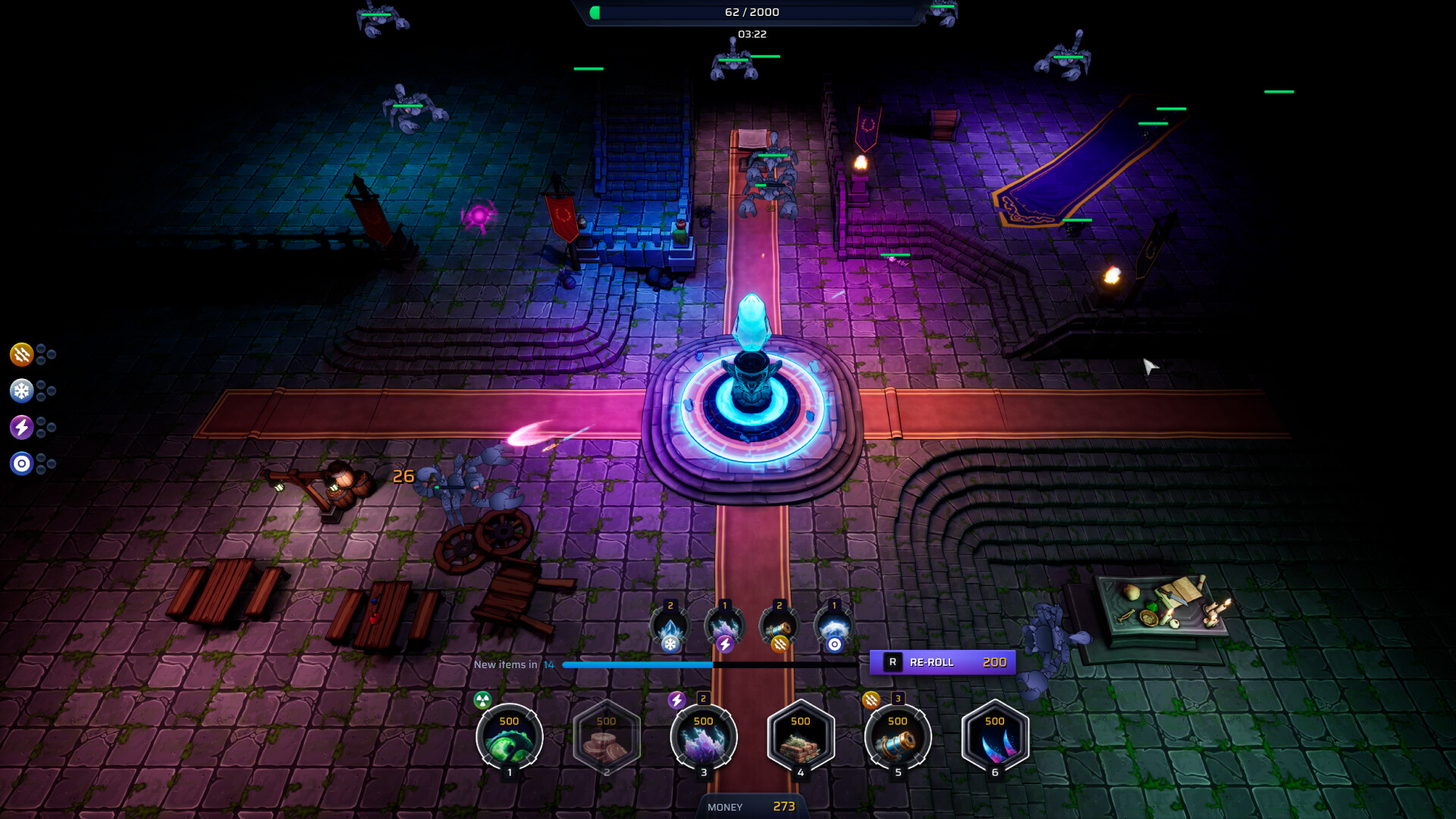Select the snowflake frost element icon
The width and height of the screenshot is (1456, 819).
tap(22, 391)
